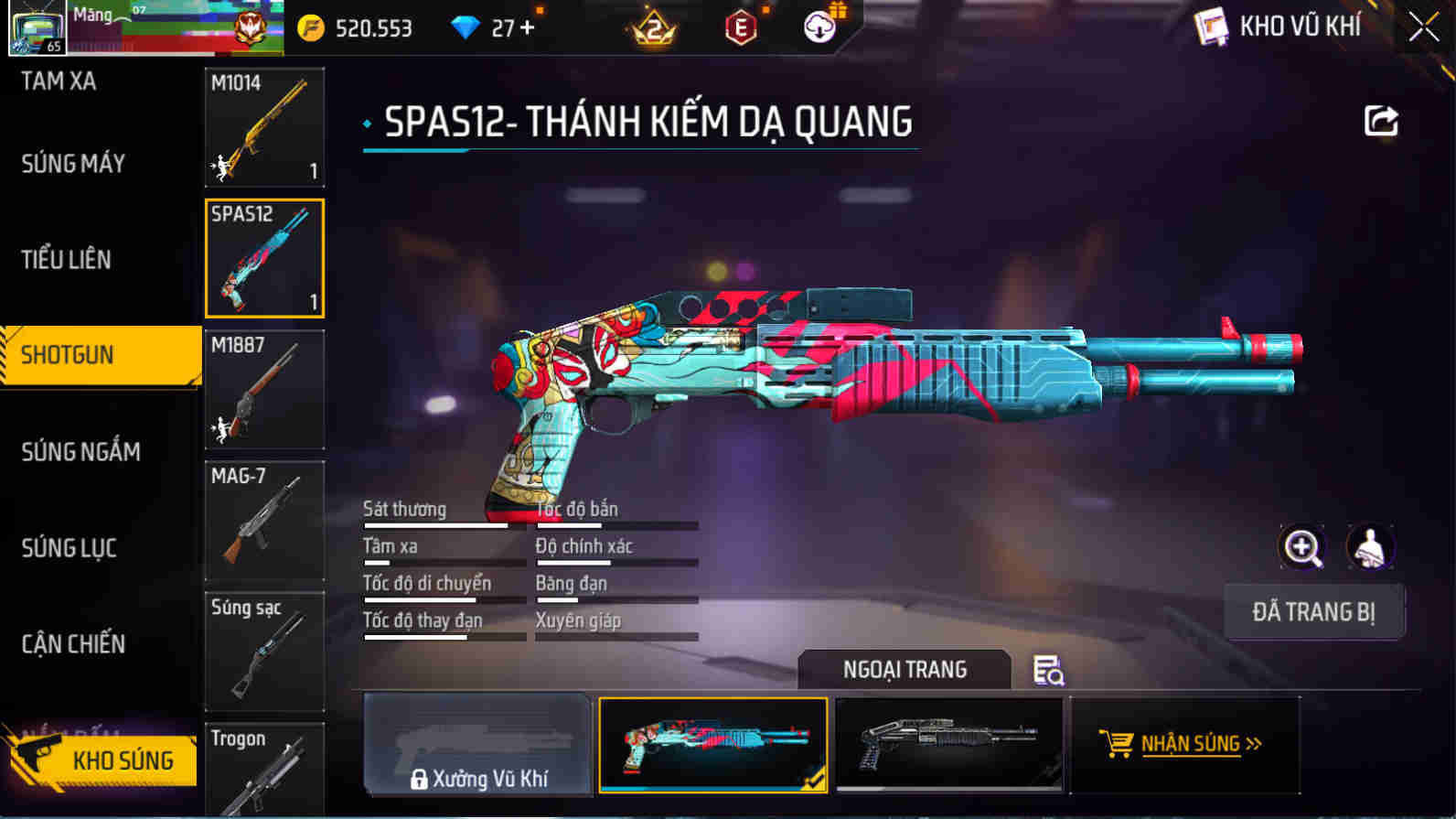Open the NGOẠI TRANG tab
Image resolution: width=1456 pixels, height=819 pixels.
pos(905,670)
